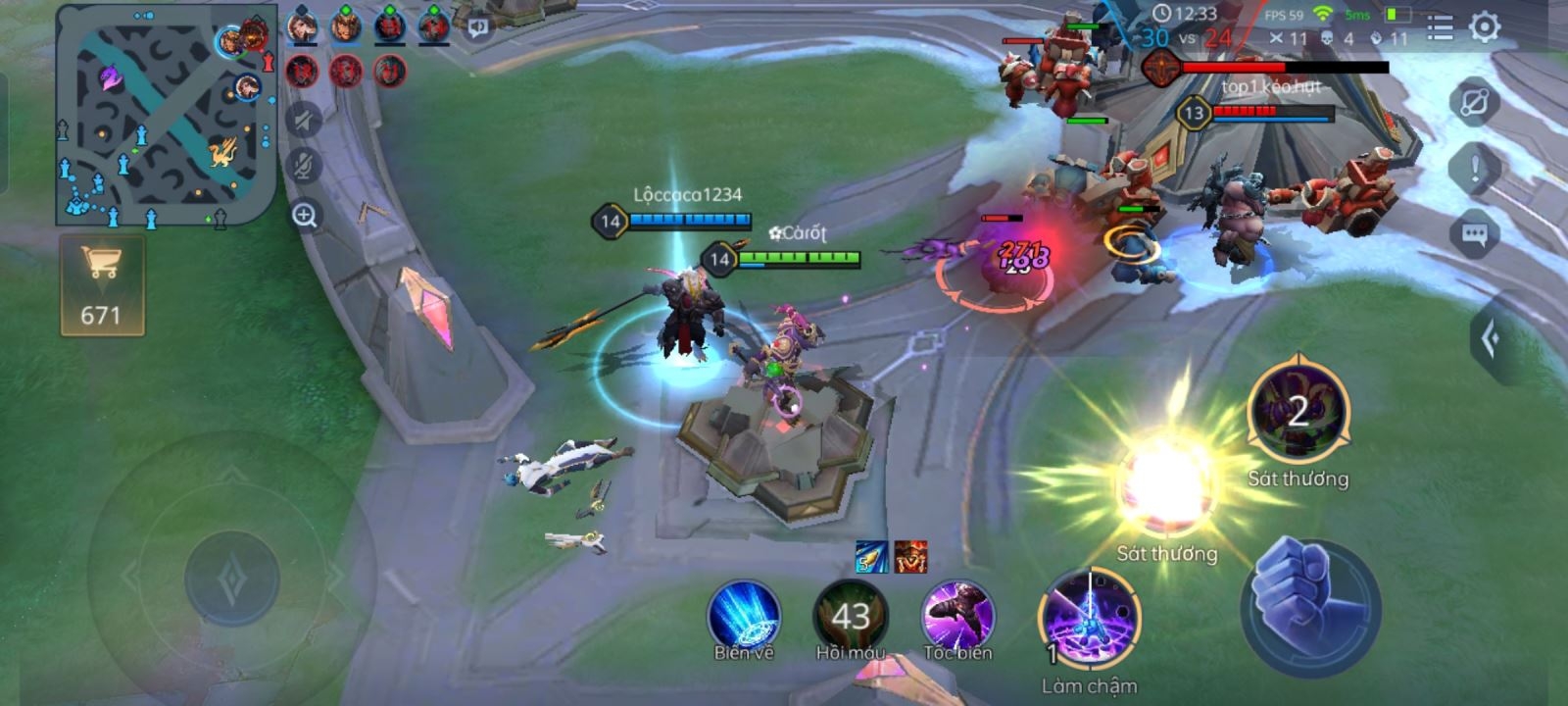
Task: Open the shop showing 671 gold
Action: tap(102, 285)
